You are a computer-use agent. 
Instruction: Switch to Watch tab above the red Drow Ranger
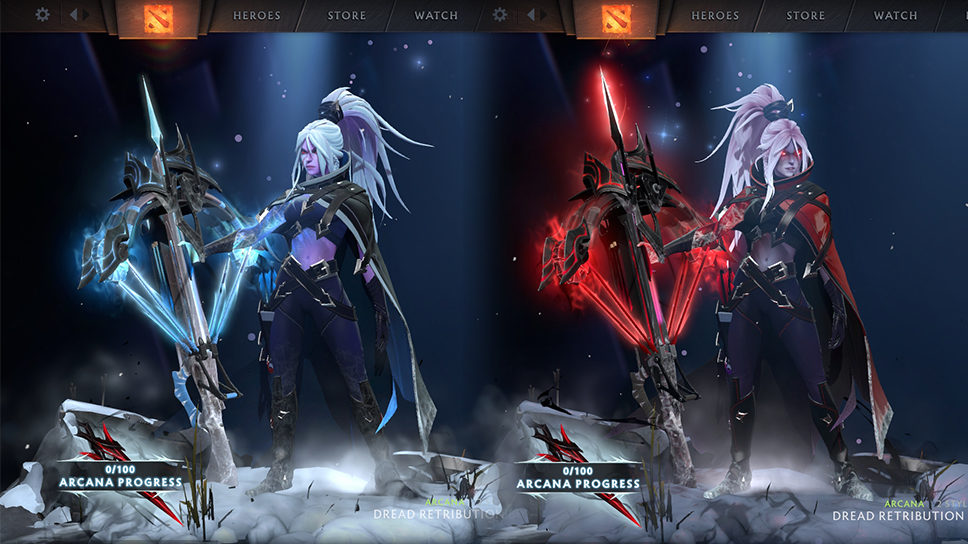[x=895, y=15]
